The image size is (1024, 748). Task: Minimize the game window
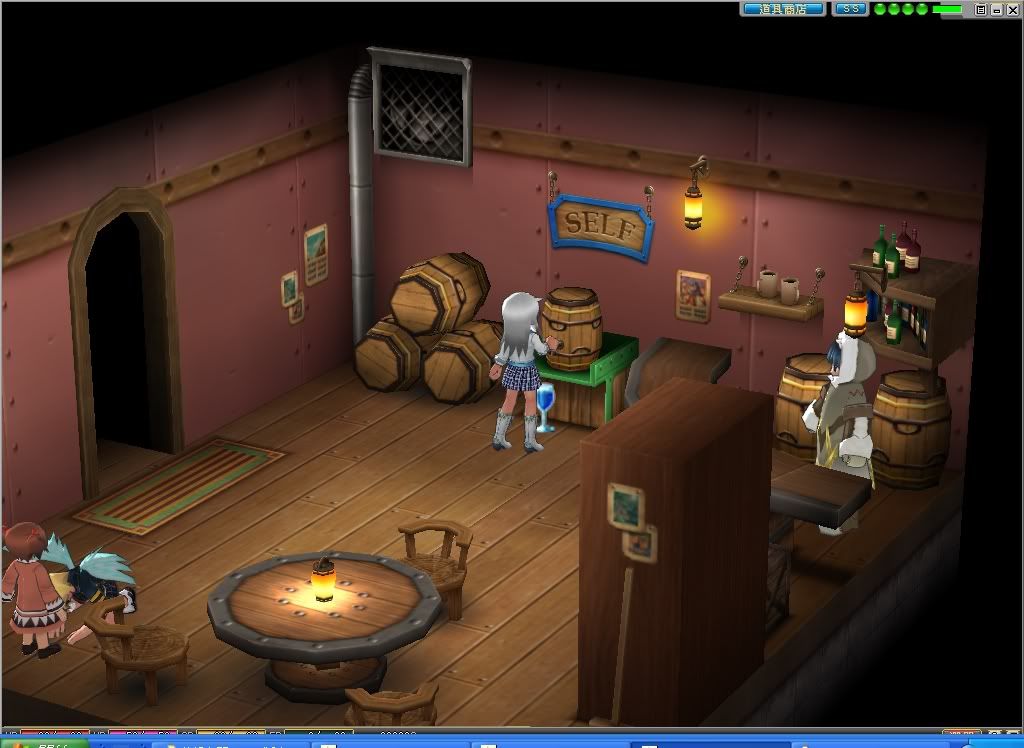995,9
